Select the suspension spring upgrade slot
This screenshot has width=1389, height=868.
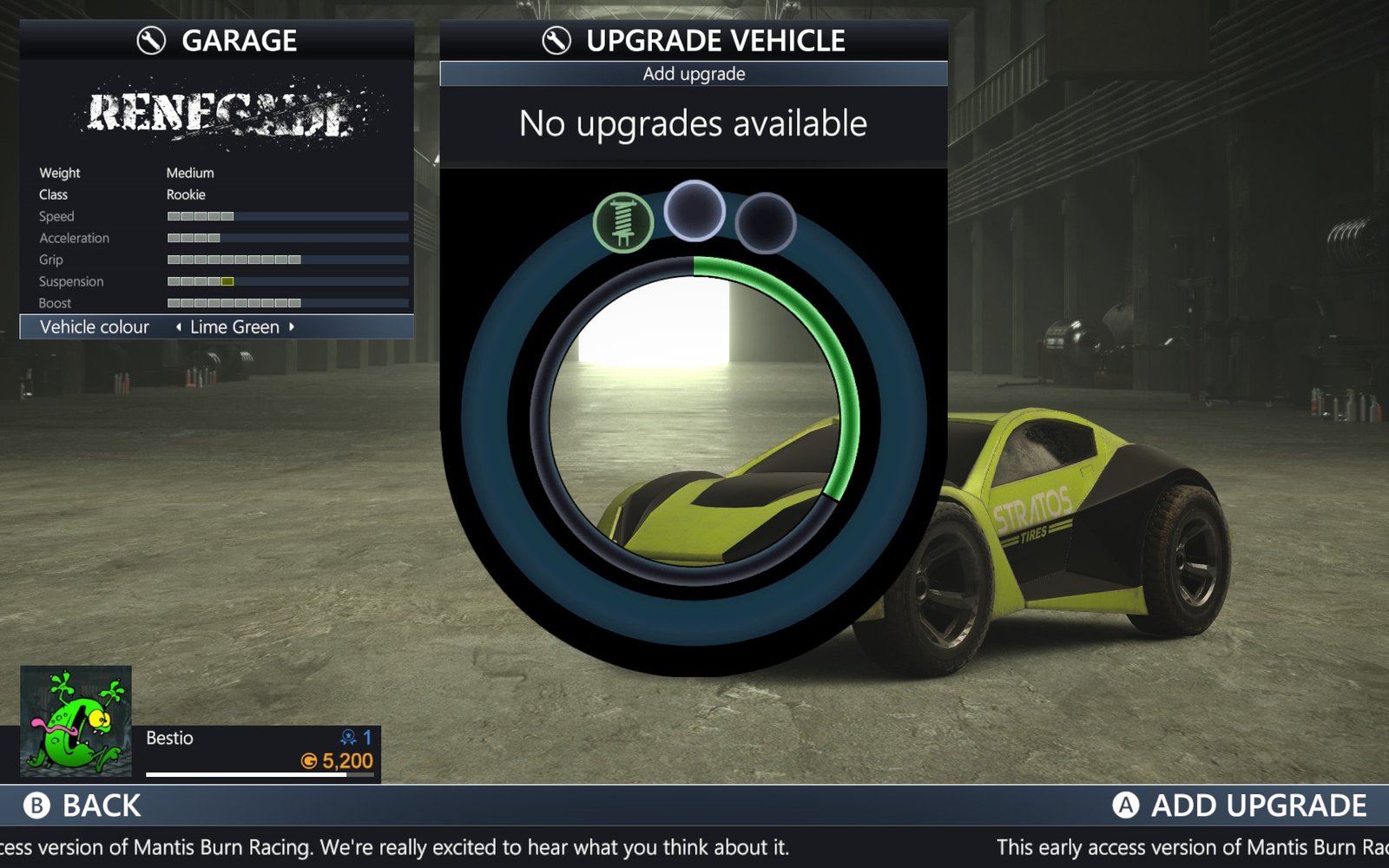(x=623, y=222)
